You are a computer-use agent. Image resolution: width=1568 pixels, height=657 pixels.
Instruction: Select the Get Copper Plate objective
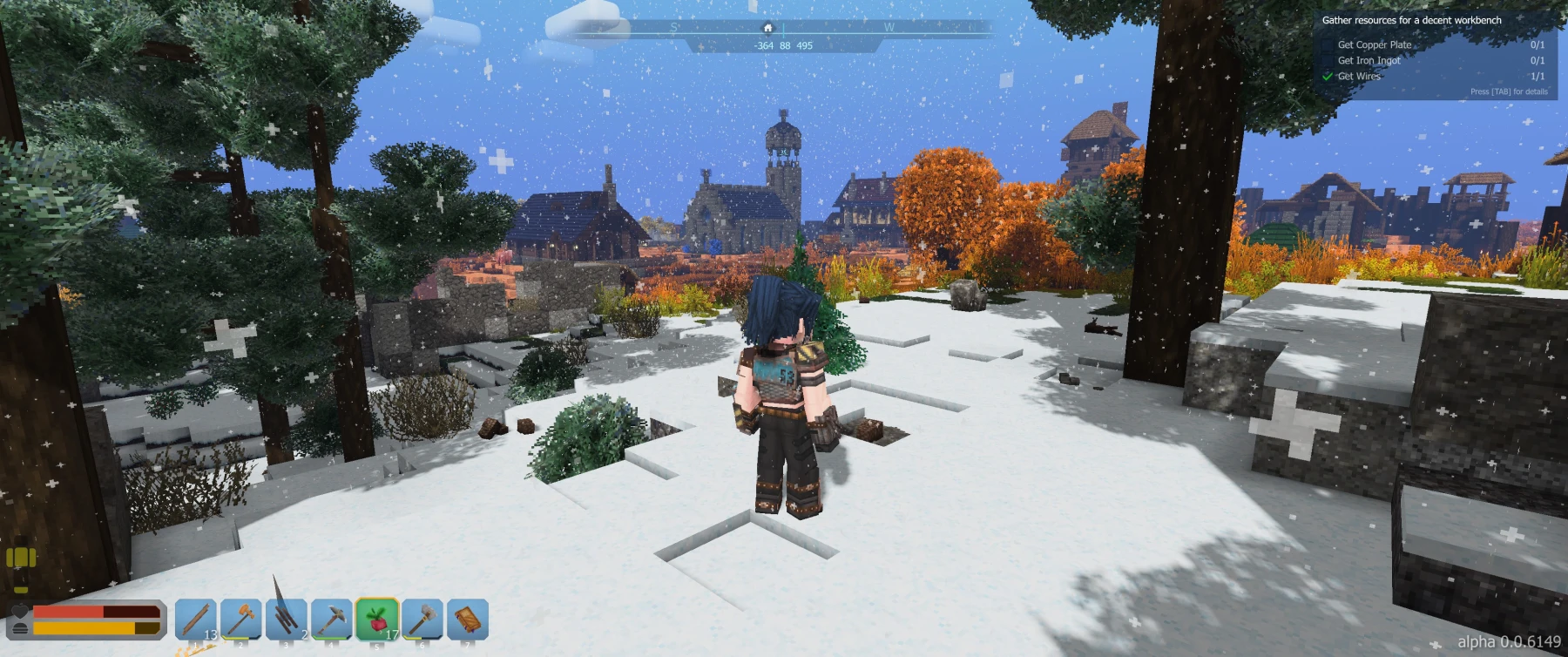[1375, 44]
